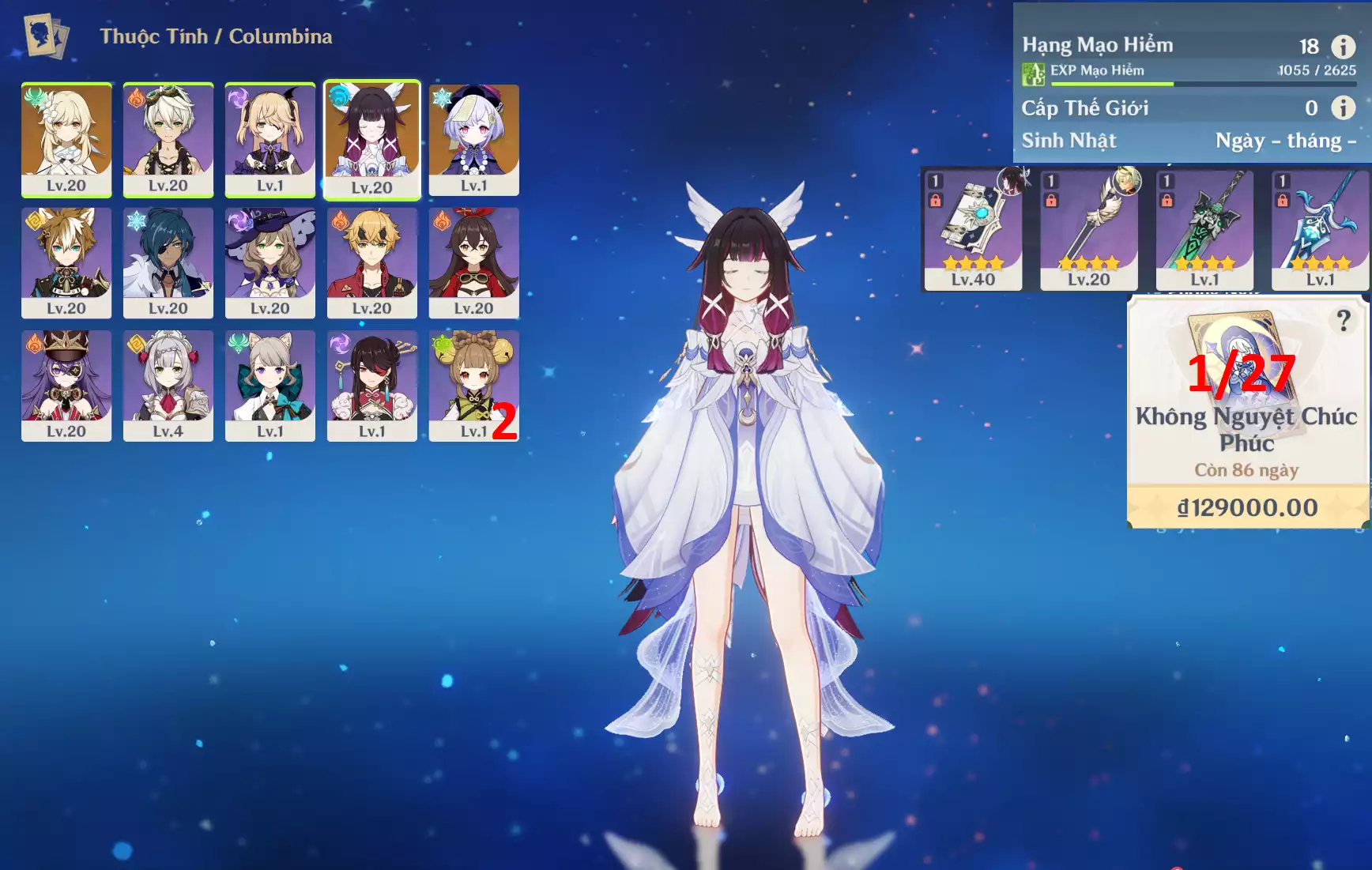Select Thoma's portrait
This screenshot has height=870, width=1372.
[x=371, y=262]
